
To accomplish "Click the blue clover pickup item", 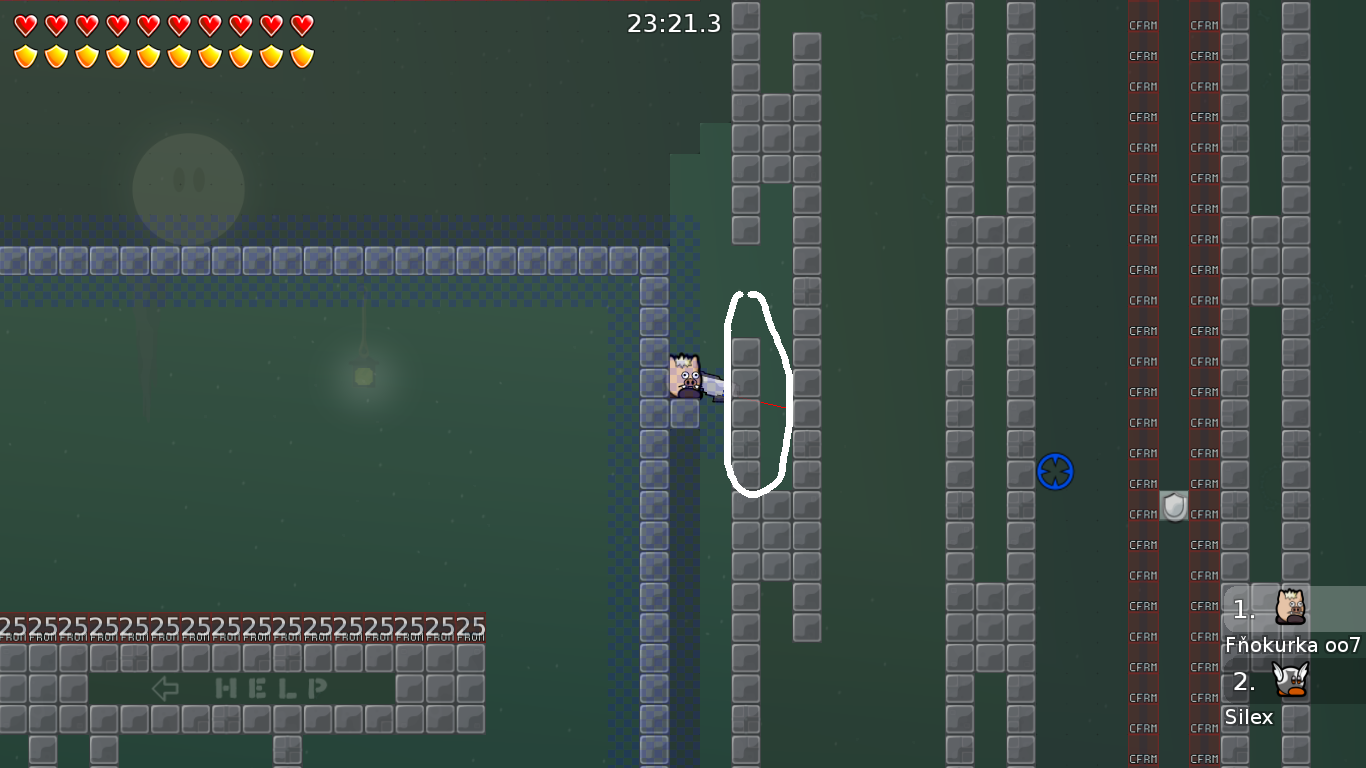I will coord(1055,472).
